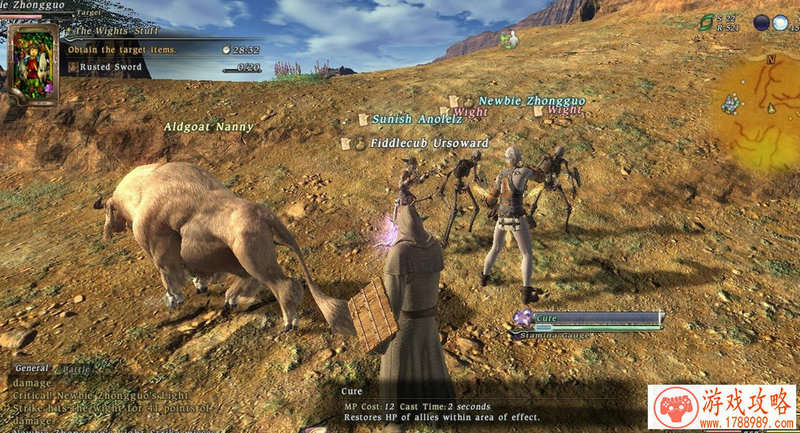Click the white moon phase icon

[x=779, y=22]
